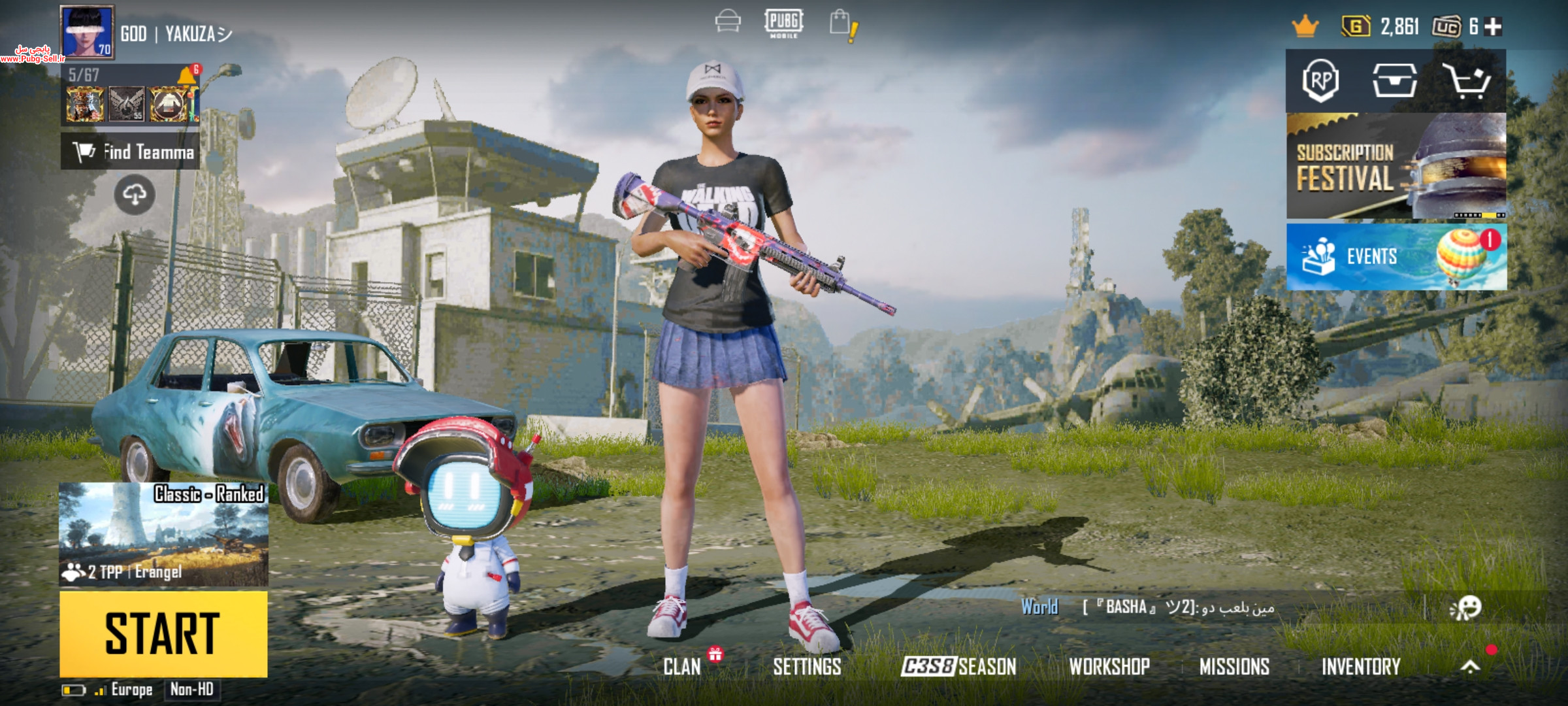Open the crate box icon
This screenshot has width=1568, height=706.
pyautogui.click(x=1394, y=81)
